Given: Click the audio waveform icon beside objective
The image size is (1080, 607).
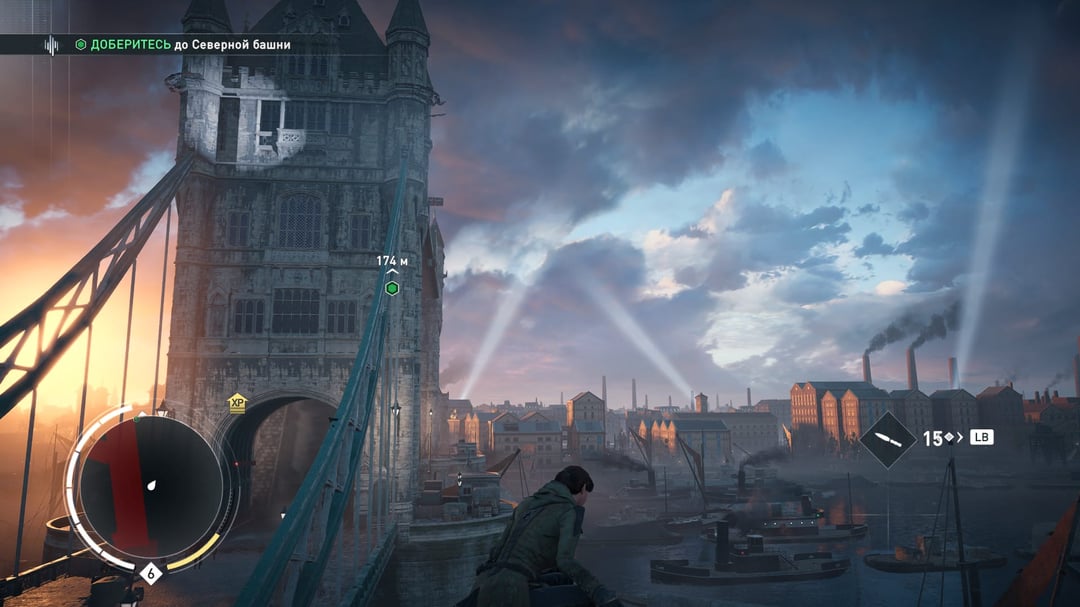Looking at the screenshot, I should pyautogui.click(x=51, y=45).
